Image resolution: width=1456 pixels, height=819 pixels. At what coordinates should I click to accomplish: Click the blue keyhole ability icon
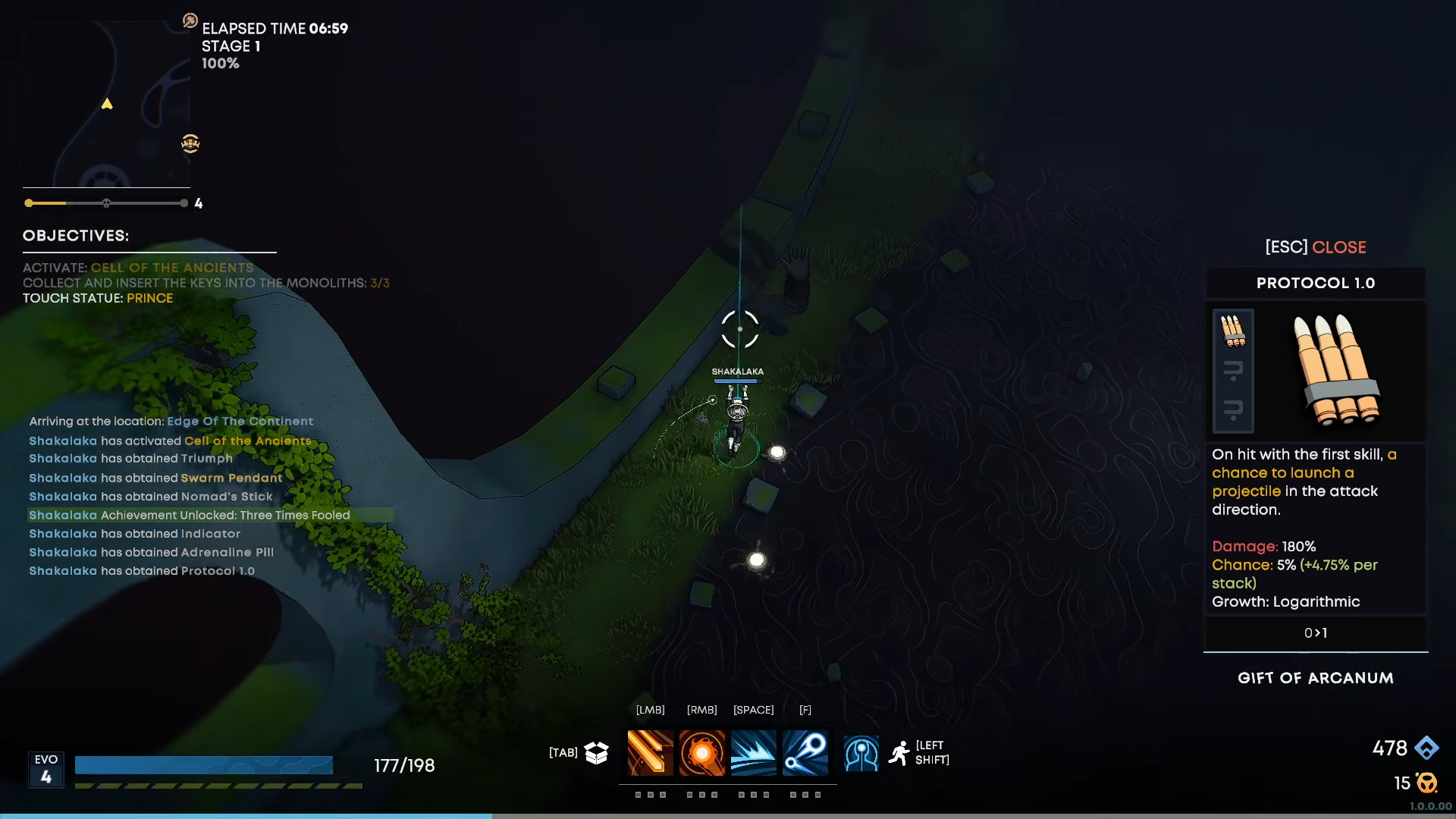tap(861, 754)
